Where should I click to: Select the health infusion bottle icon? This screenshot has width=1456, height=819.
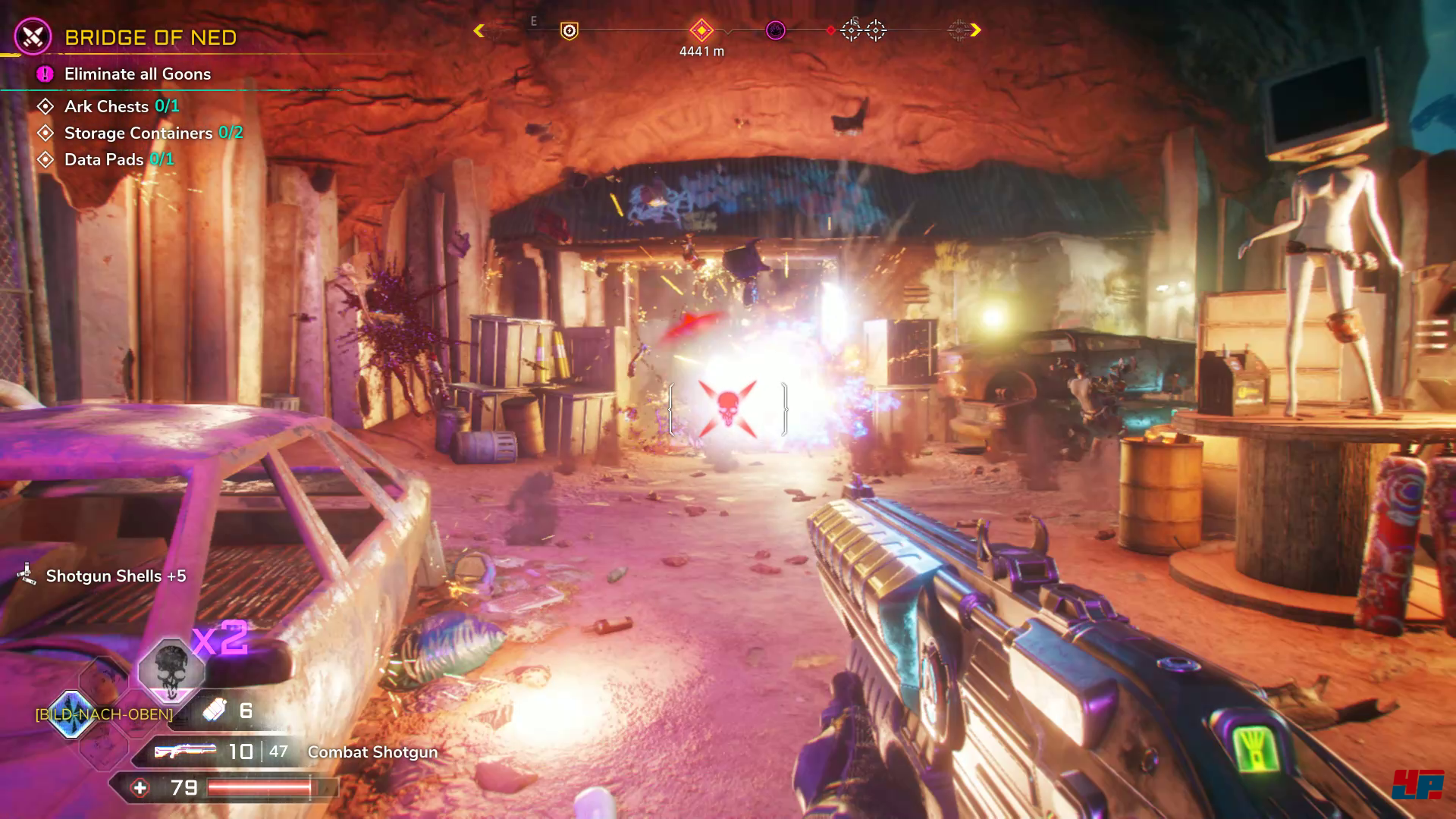point(215,711)
